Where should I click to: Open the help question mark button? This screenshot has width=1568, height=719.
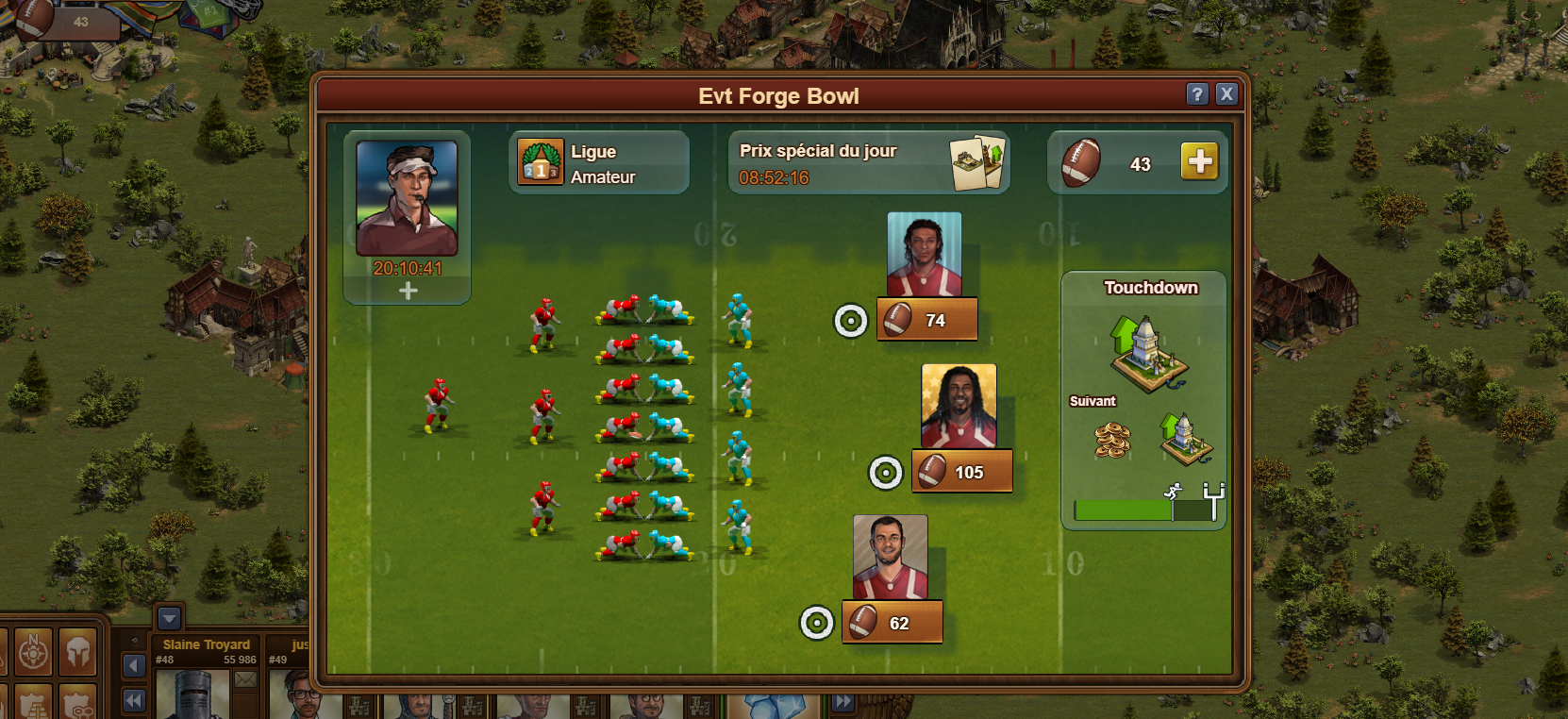coord(1196,93)
